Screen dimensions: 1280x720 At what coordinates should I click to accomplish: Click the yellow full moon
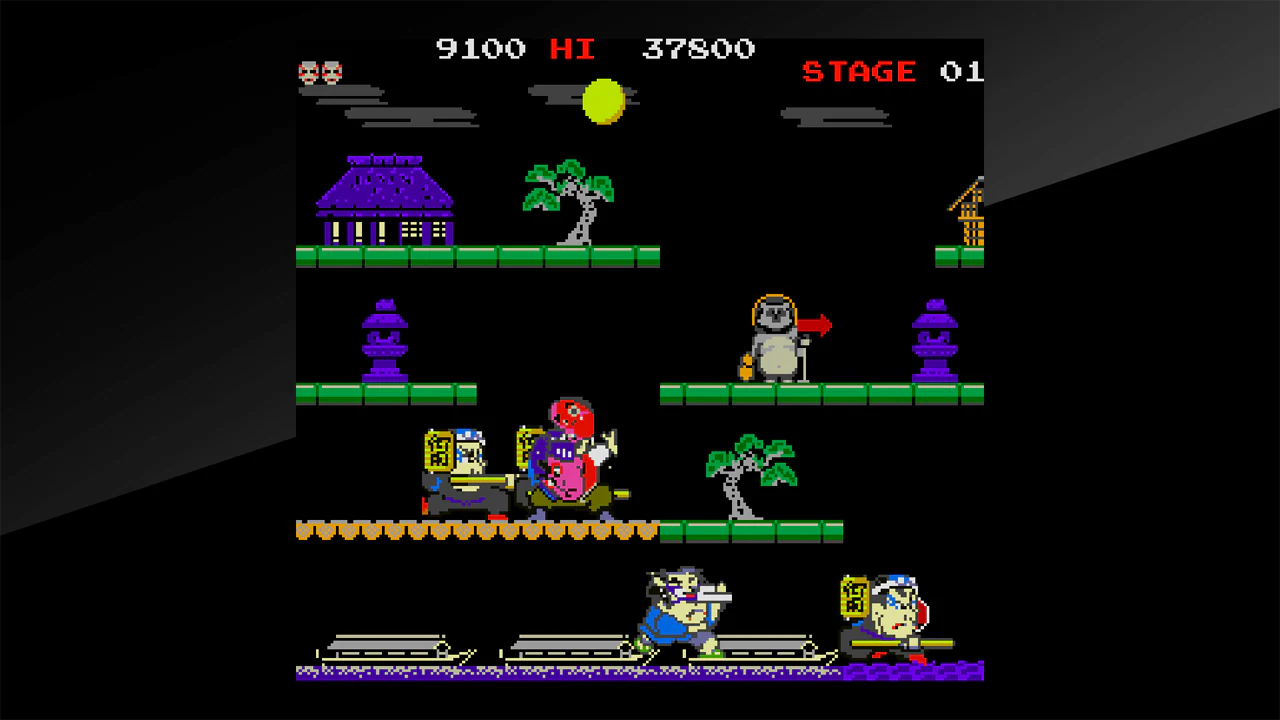coord(602,100)
